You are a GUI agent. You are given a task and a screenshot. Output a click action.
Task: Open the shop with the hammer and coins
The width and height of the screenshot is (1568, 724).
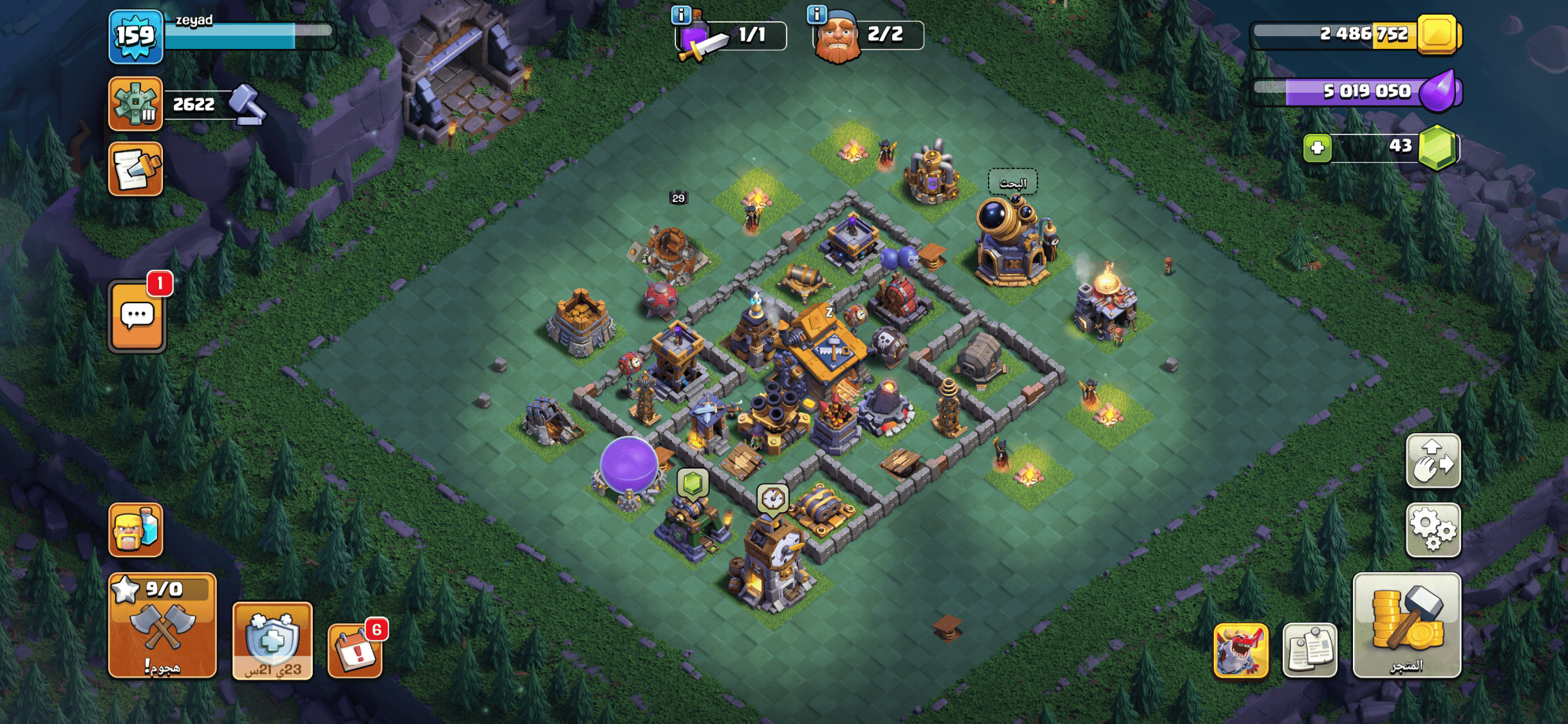[x=1406, y=625]
